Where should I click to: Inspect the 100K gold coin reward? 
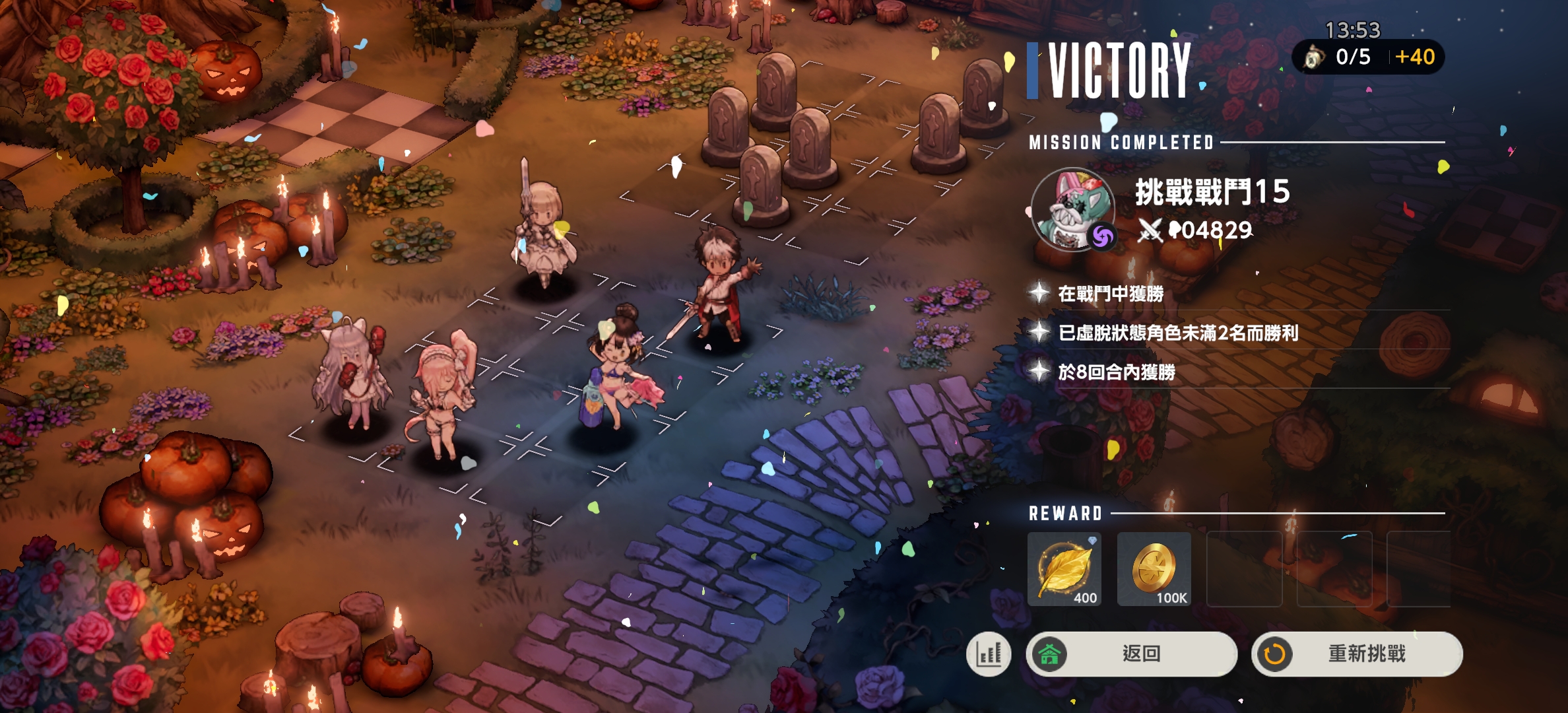(x=1154, y=569)
